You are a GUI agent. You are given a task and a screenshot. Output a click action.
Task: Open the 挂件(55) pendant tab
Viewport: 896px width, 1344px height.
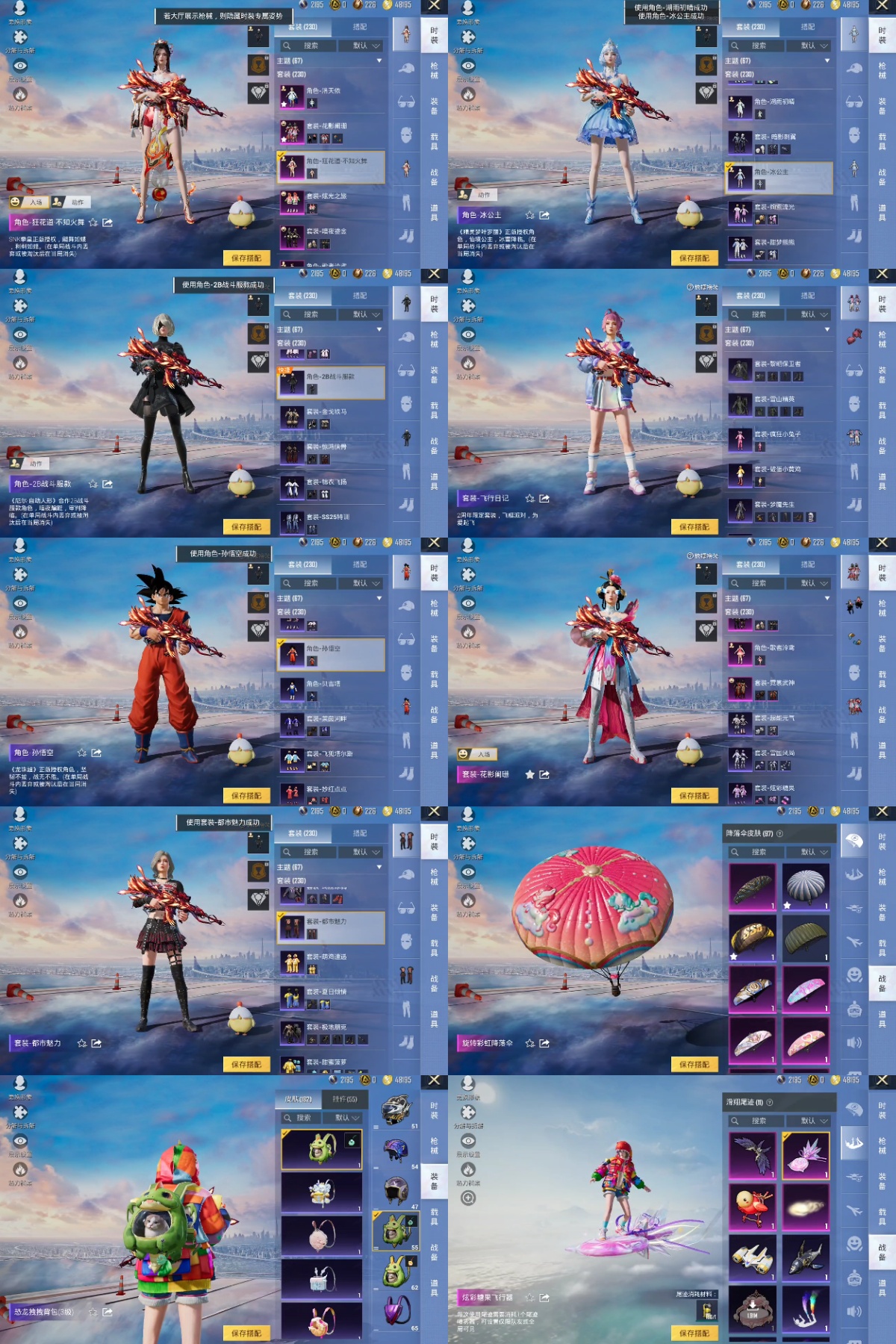[344, 1099]
